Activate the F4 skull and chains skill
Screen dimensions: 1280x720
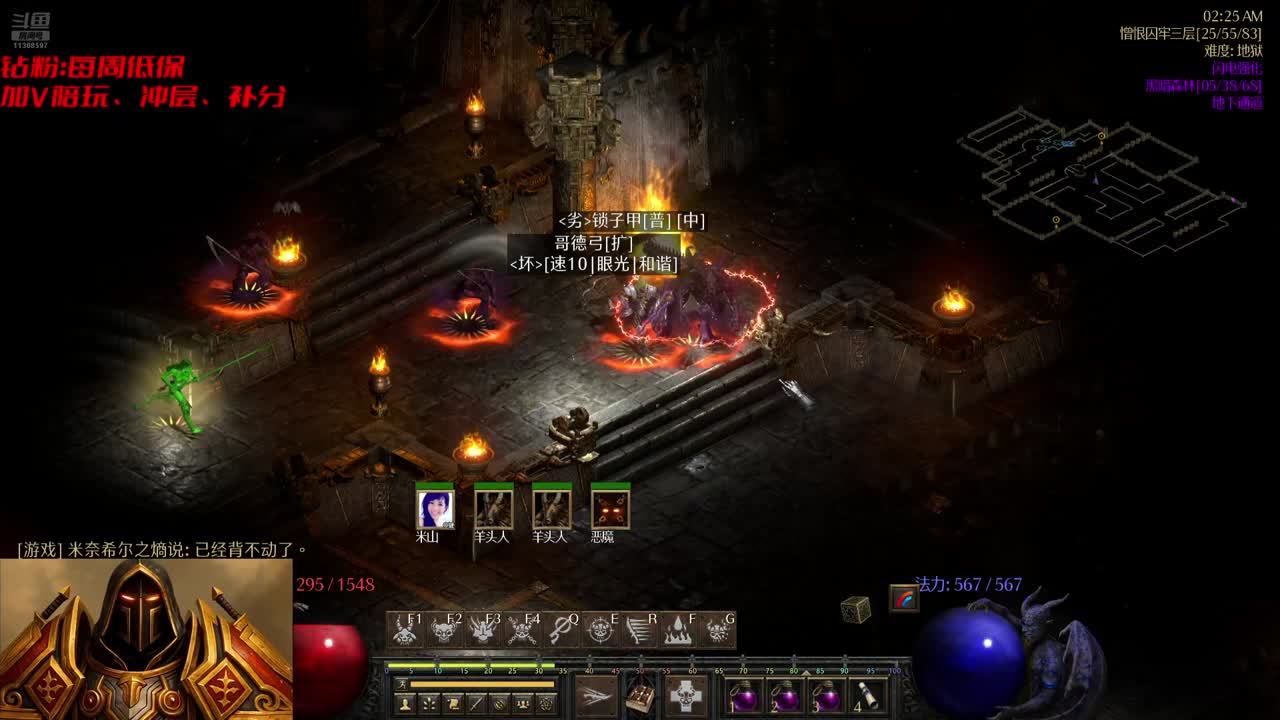pyautogui.click(x=522, y=630)
